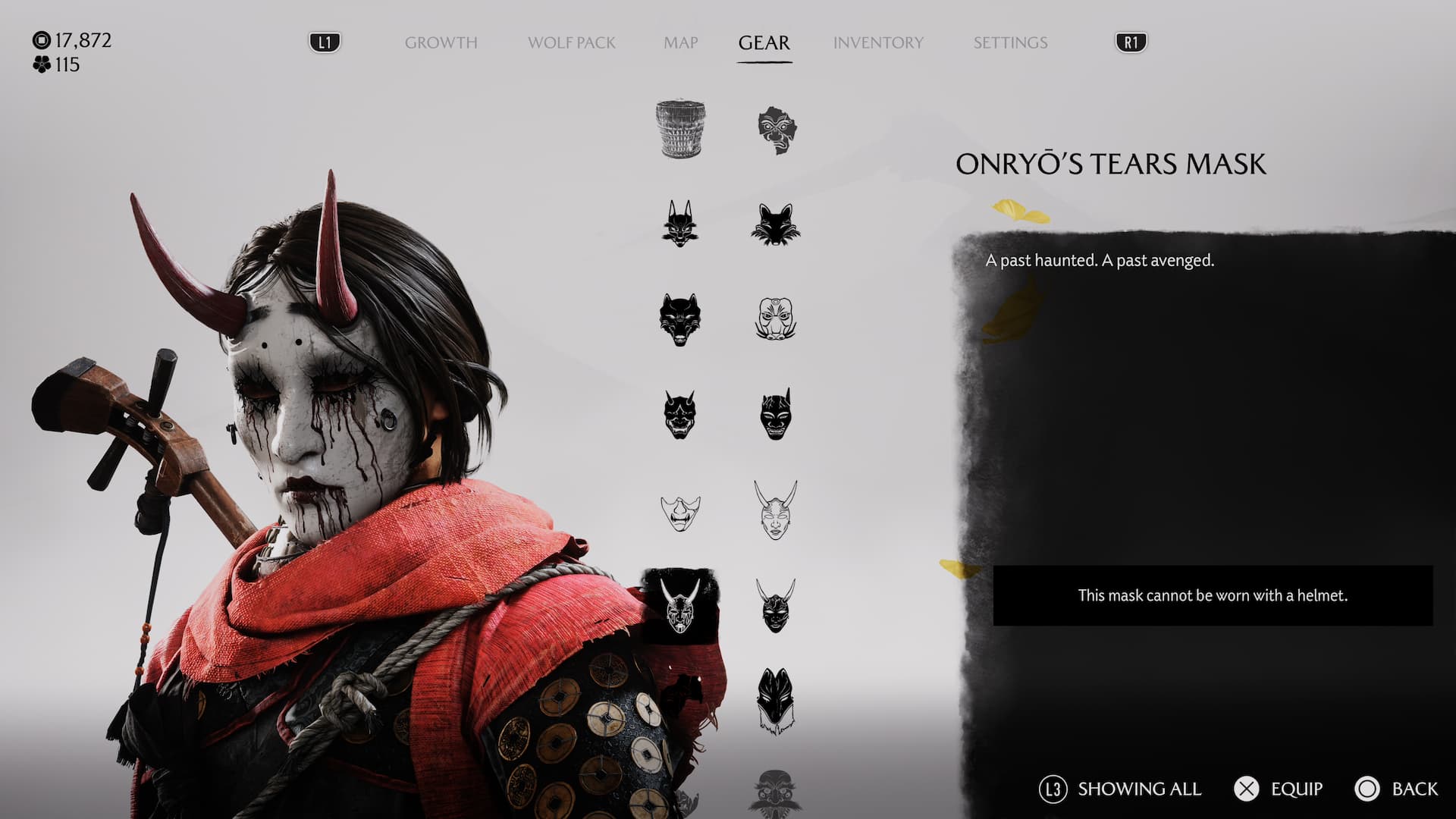Switch to the Growth tab
1456x819 pixels.
coord(441,42)
